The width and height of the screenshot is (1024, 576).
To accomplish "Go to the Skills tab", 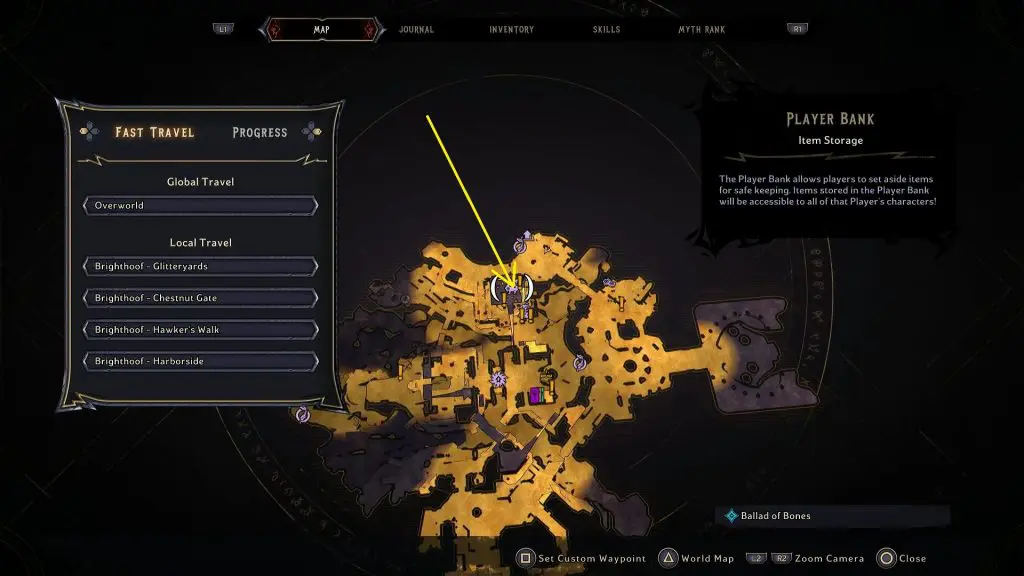I will tap(604, 30).
